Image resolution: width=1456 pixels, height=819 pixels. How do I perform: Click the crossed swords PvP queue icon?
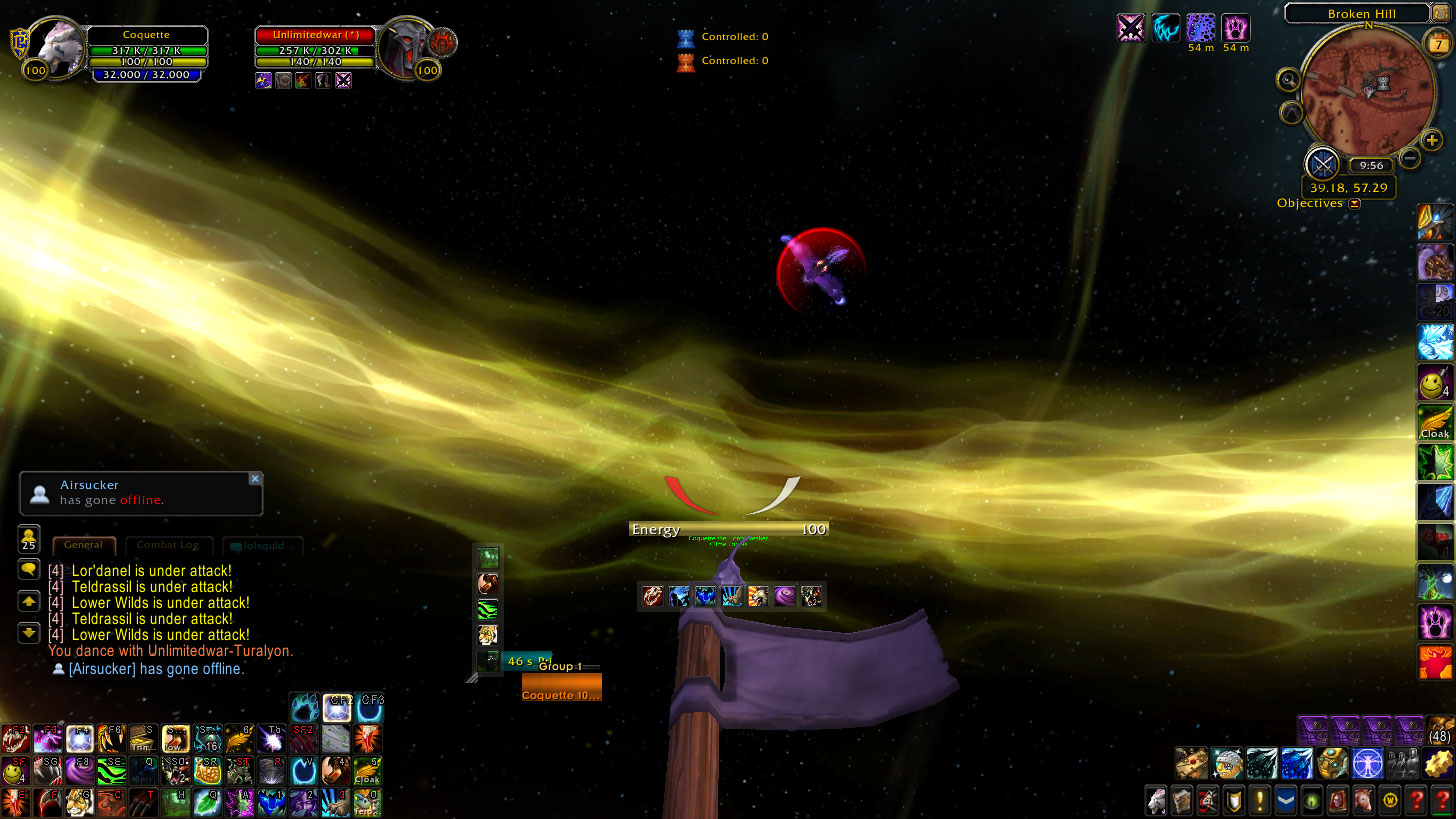[1323, 163]
